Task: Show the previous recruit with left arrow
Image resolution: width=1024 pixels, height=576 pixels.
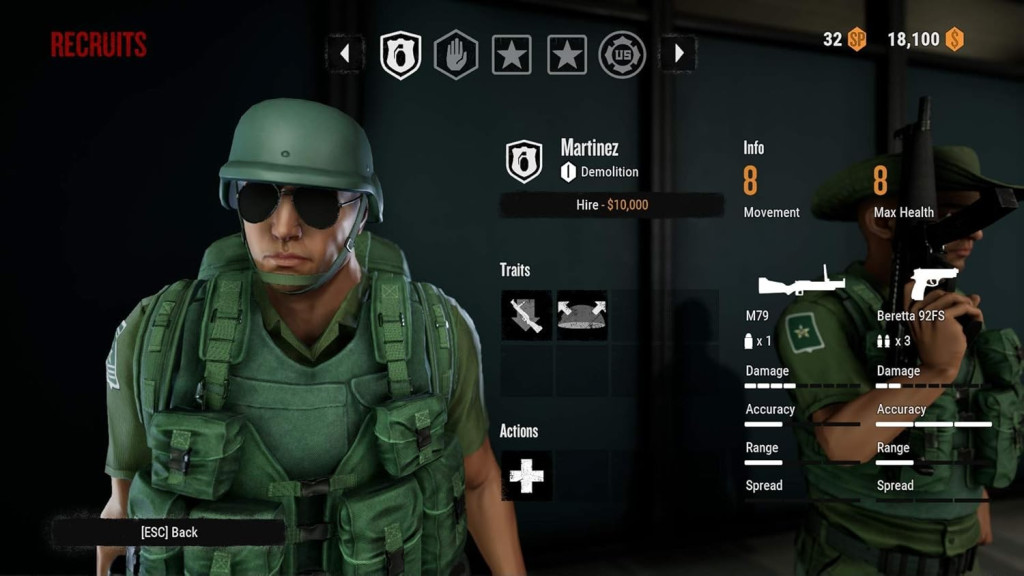Action: click(345, 54)
